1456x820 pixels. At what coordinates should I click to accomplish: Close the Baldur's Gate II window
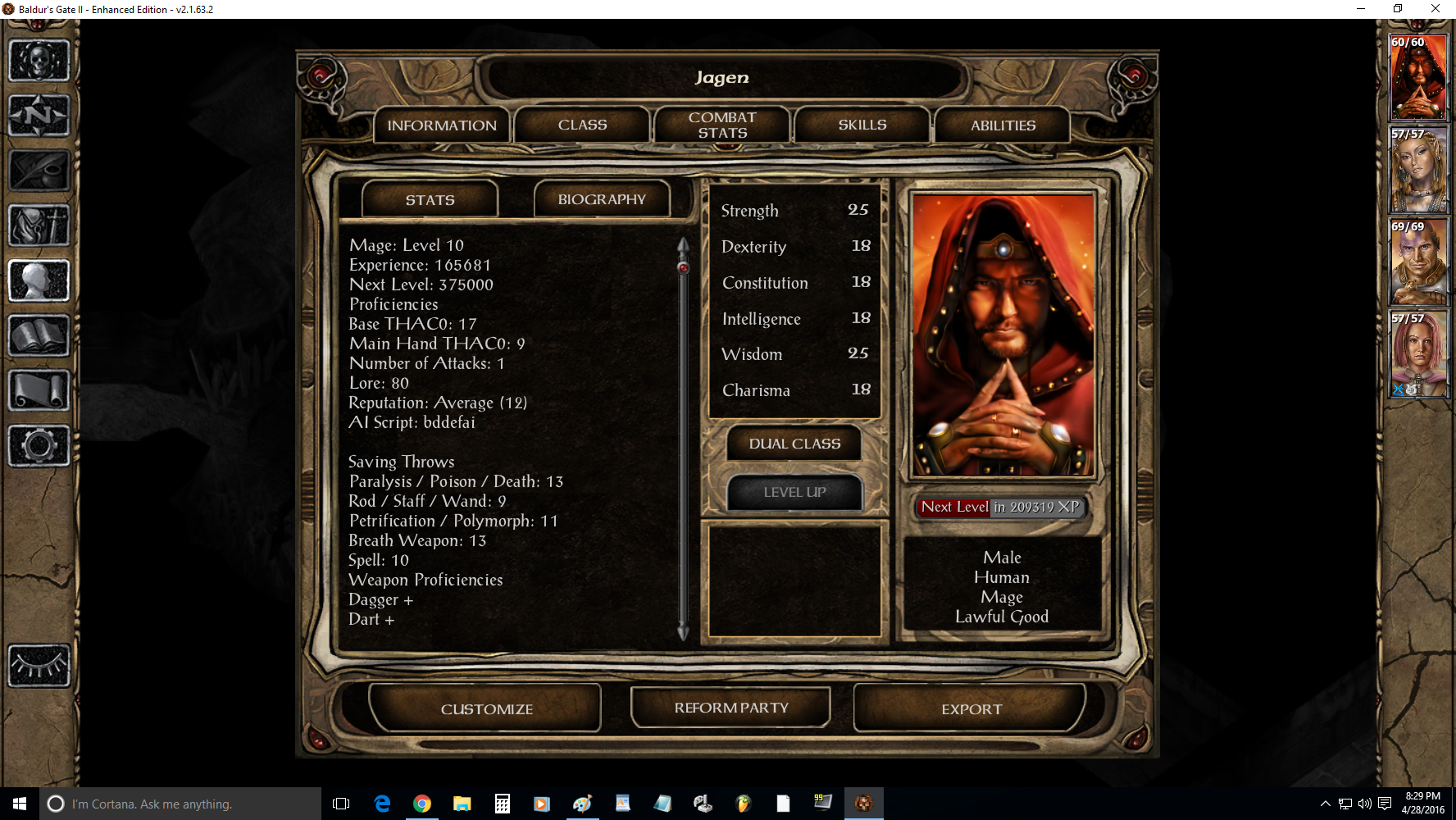tap(1436, 9)
